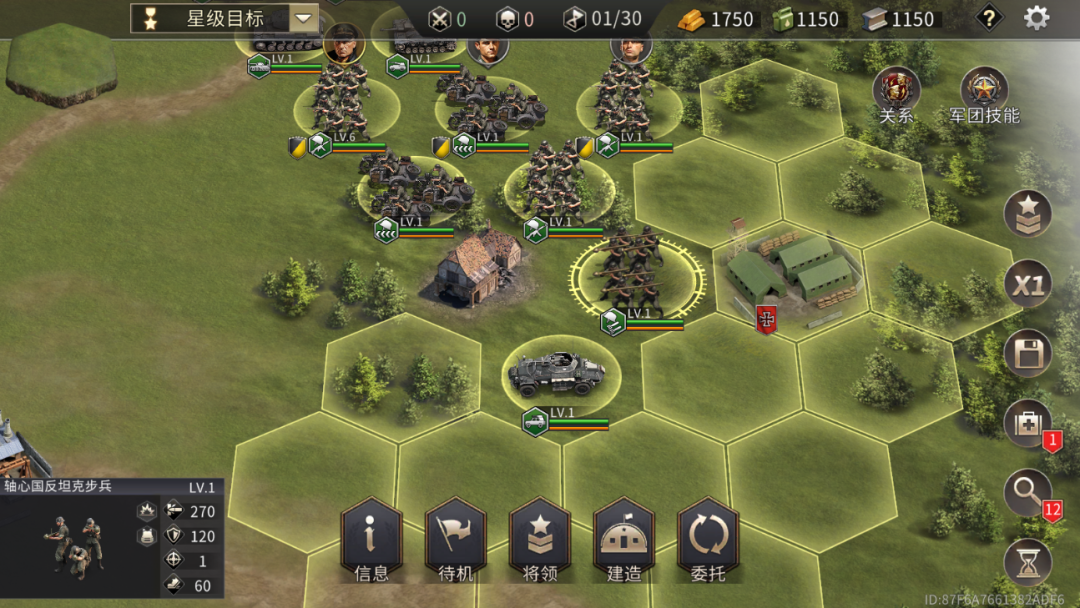
Task: Open the settings gear
Action: (x=1036, y=18)
